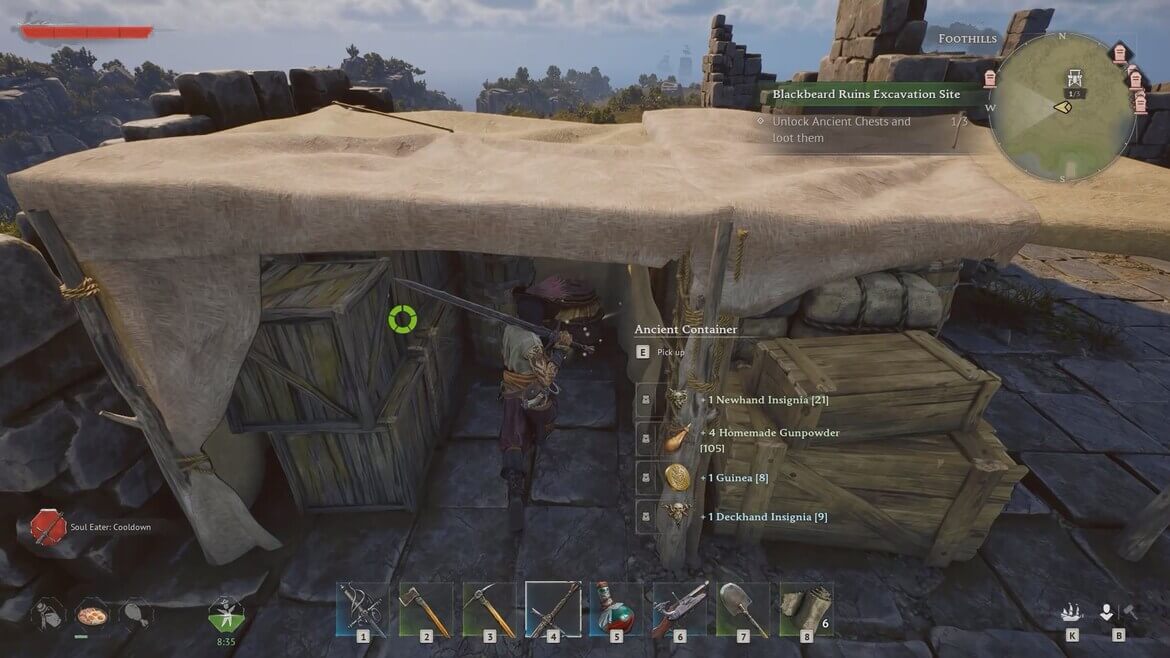The image size is (1170, 658).
Task: Choose the cloth bandage stack slot
Action: pos(806,607)
